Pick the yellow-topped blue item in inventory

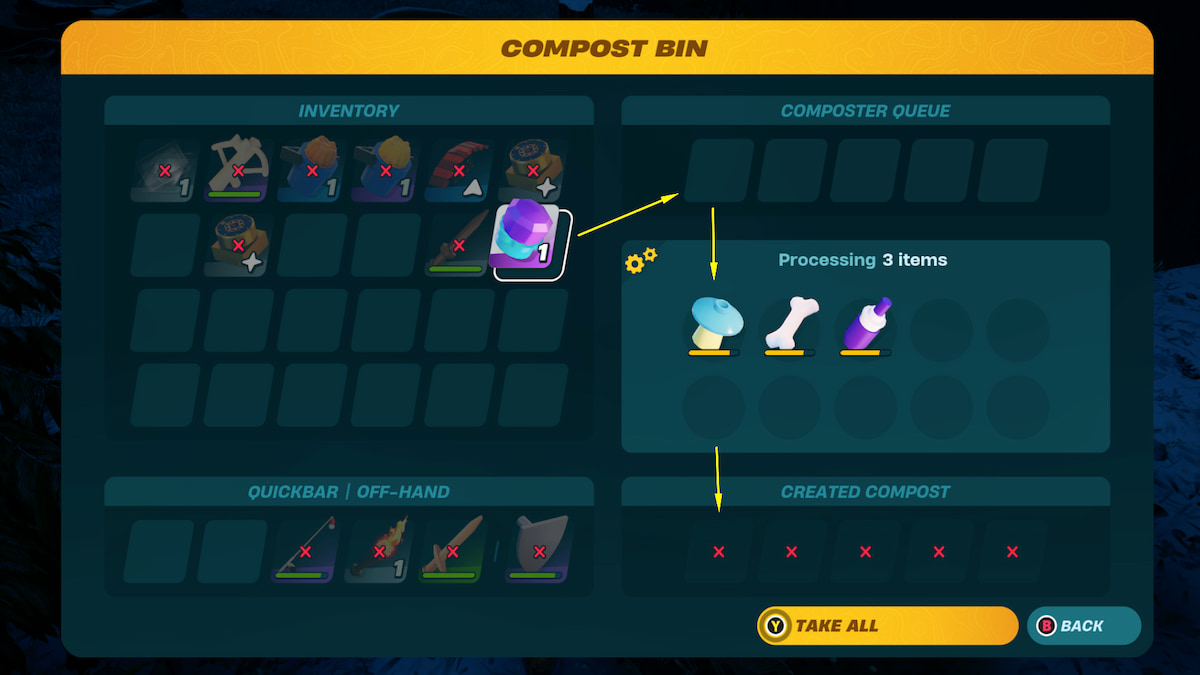386,170
